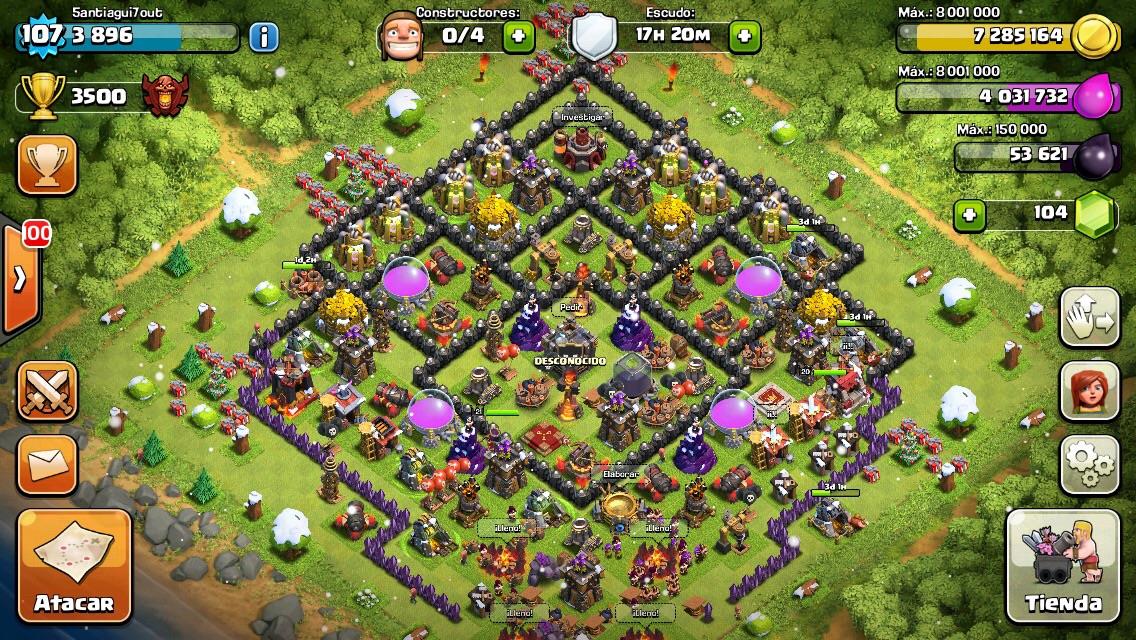Tap the blue info button

click(x=264, y=38)
